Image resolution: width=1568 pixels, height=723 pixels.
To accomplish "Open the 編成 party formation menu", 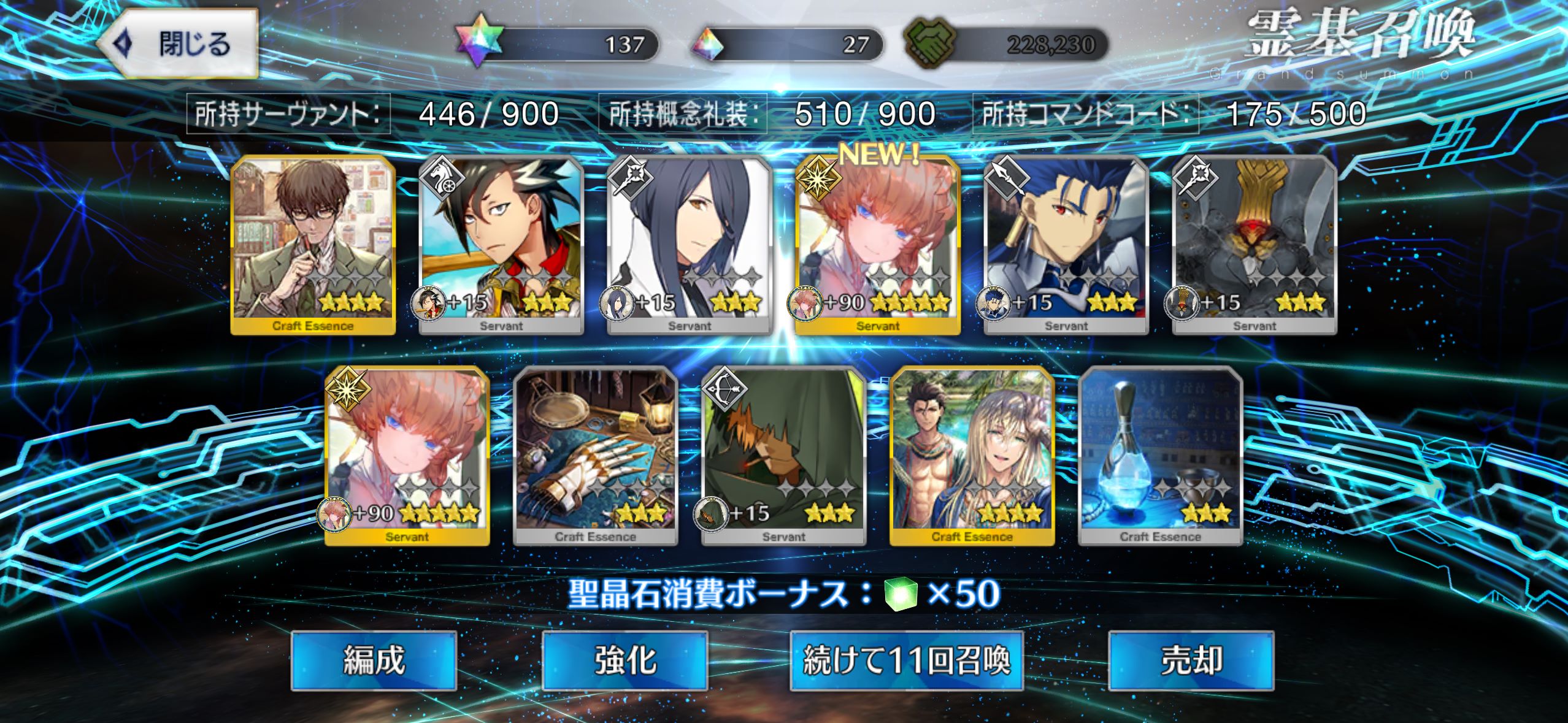I will point(374,660).
